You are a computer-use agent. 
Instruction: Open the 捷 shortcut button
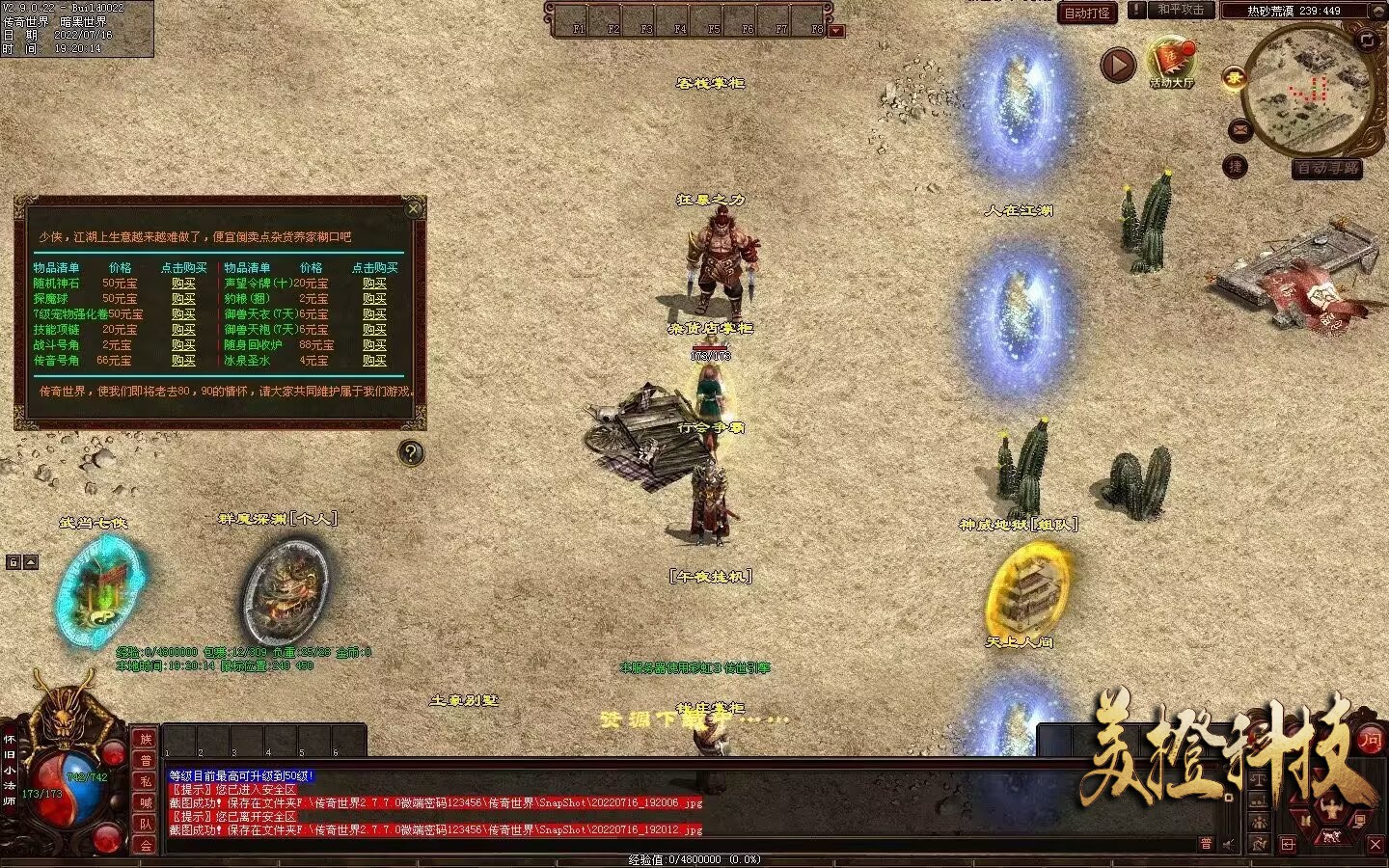pyautogui.click(x=1235, y=167)
